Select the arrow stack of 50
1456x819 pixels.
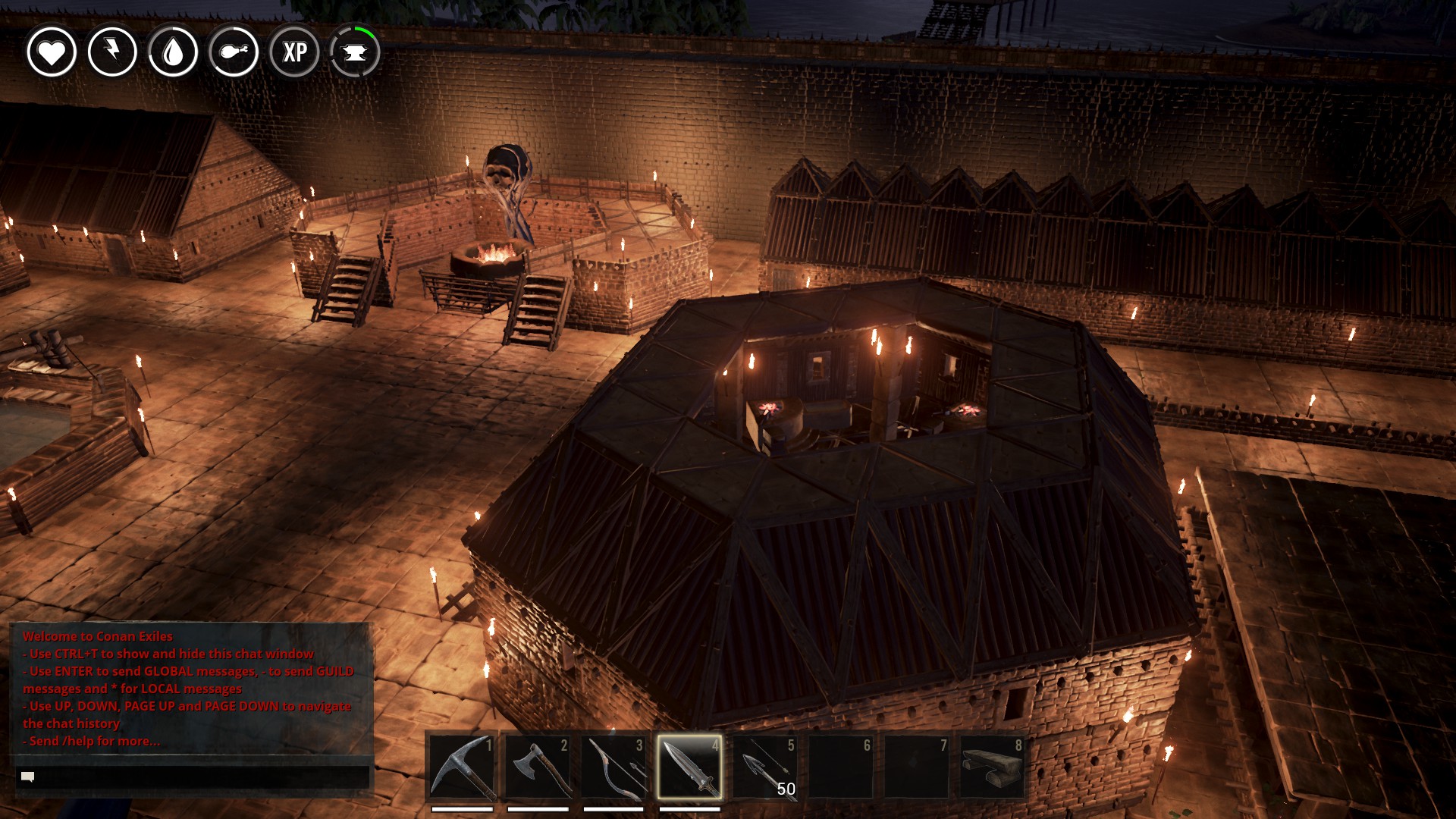765,767
